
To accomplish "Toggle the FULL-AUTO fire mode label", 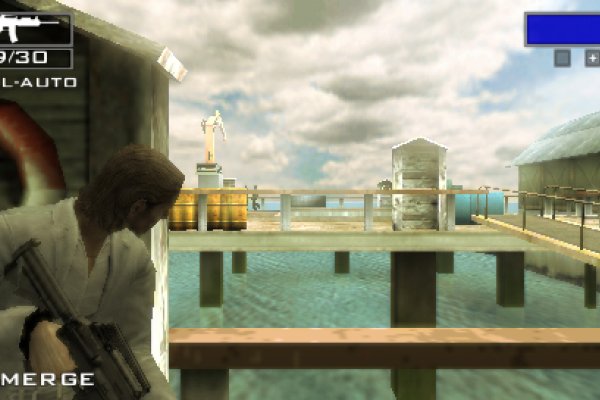I will click(40, 82).
